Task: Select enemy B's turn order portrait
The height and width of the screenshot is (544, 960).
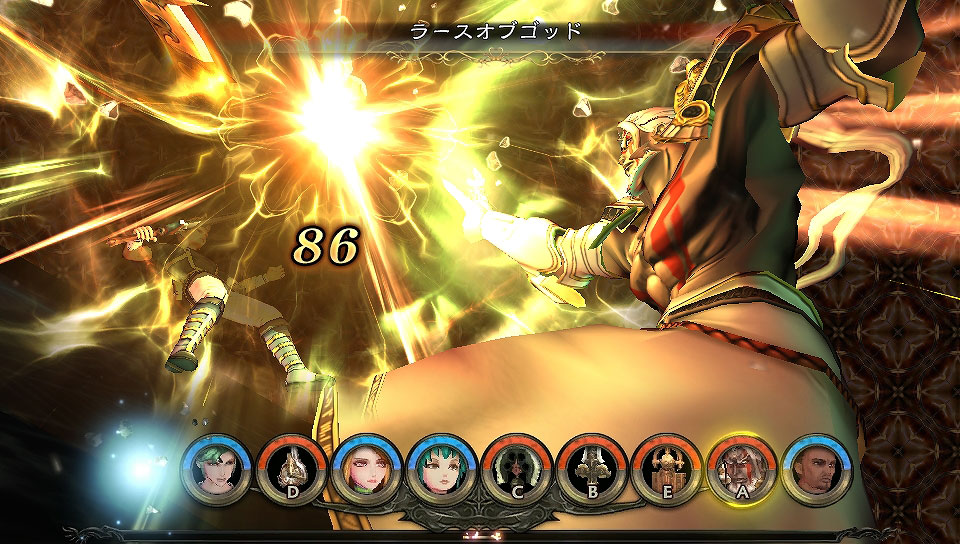Action: (x=592, y=468)
